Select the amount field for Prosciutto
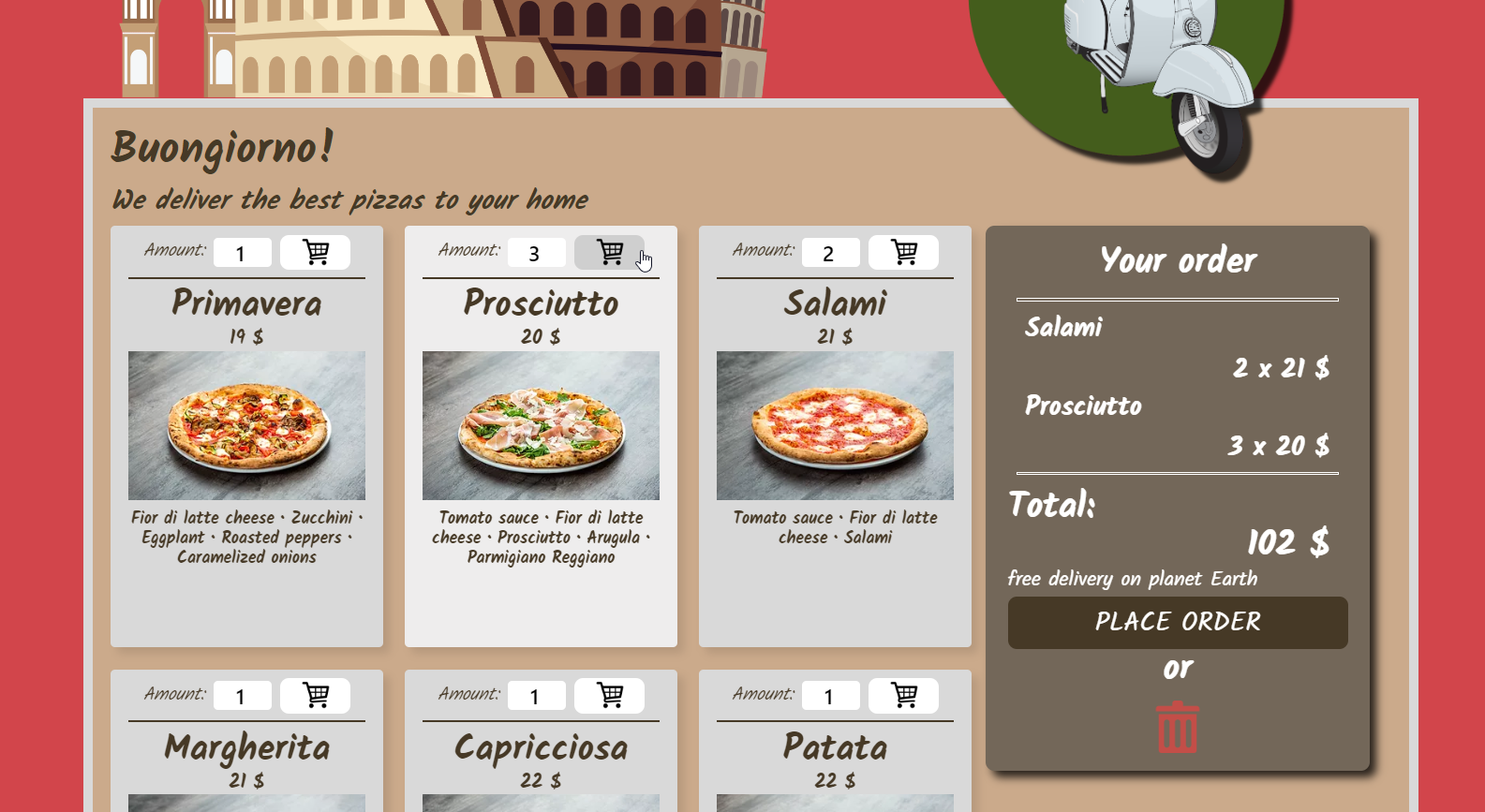 point(535,252)
